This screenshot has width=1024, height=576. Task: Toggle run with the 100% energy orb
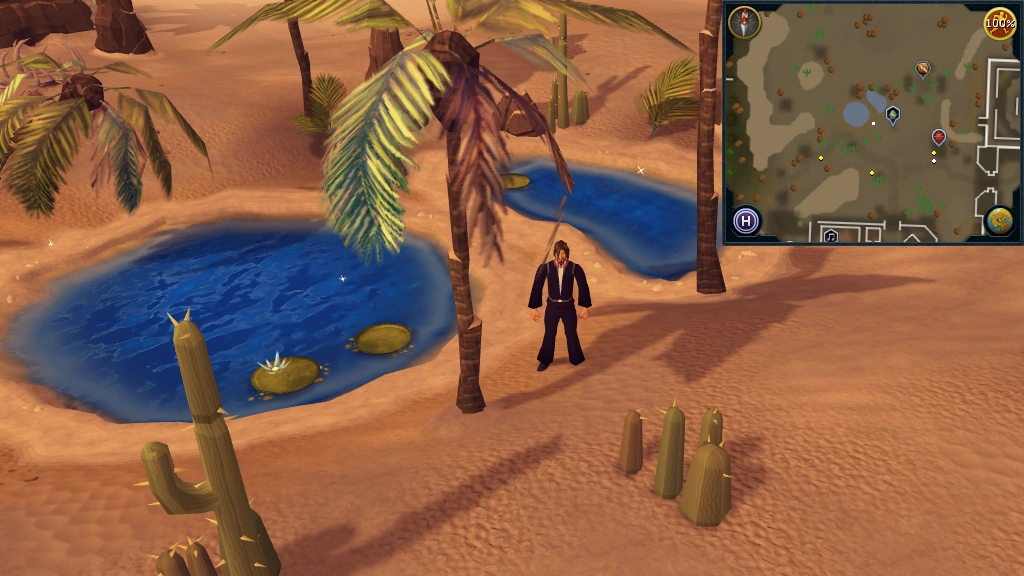pyautogui.click(x=999, y=22)
